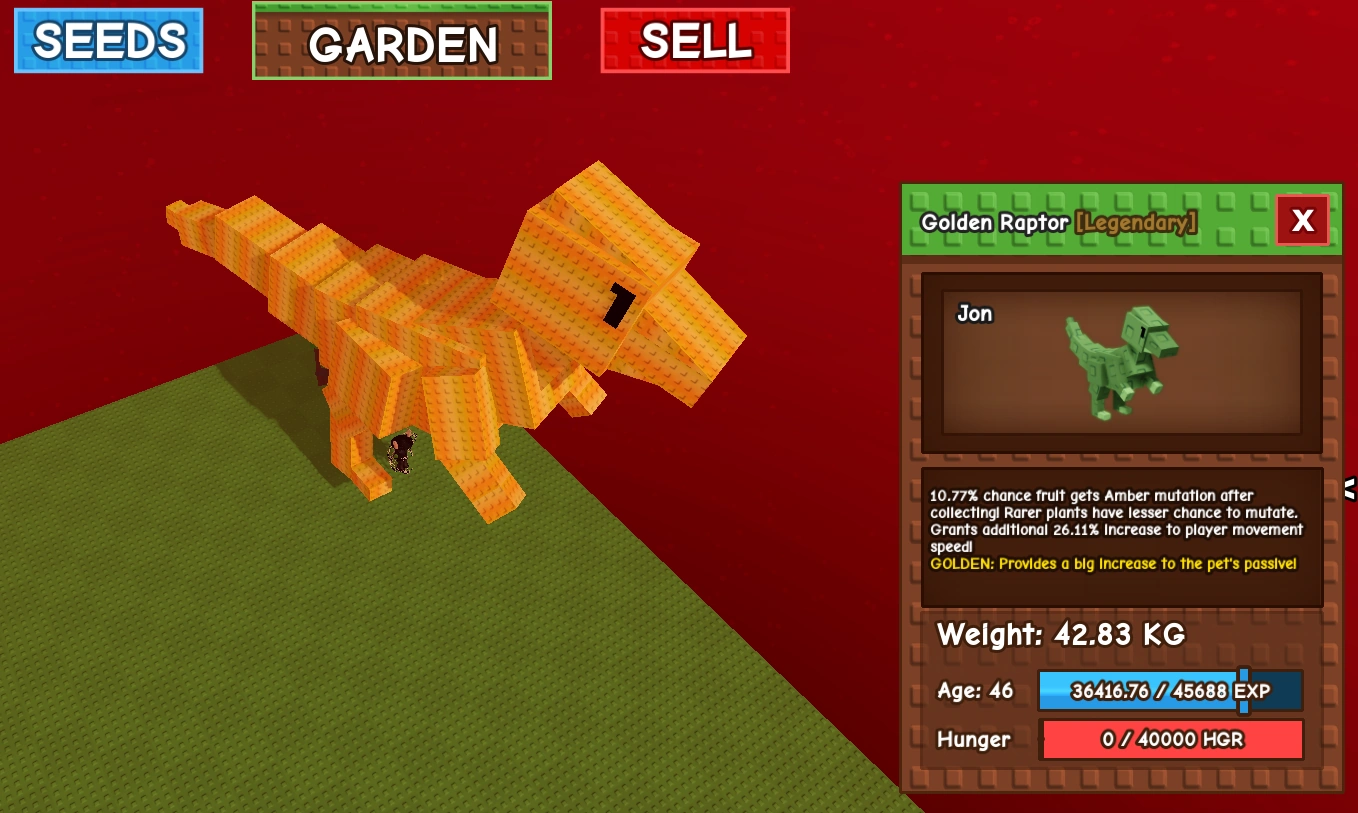Close the Golden Raptor info panel
The width and height of the screenshot is (1358, 813).
pyautogui.click(x=1302, y=220)
